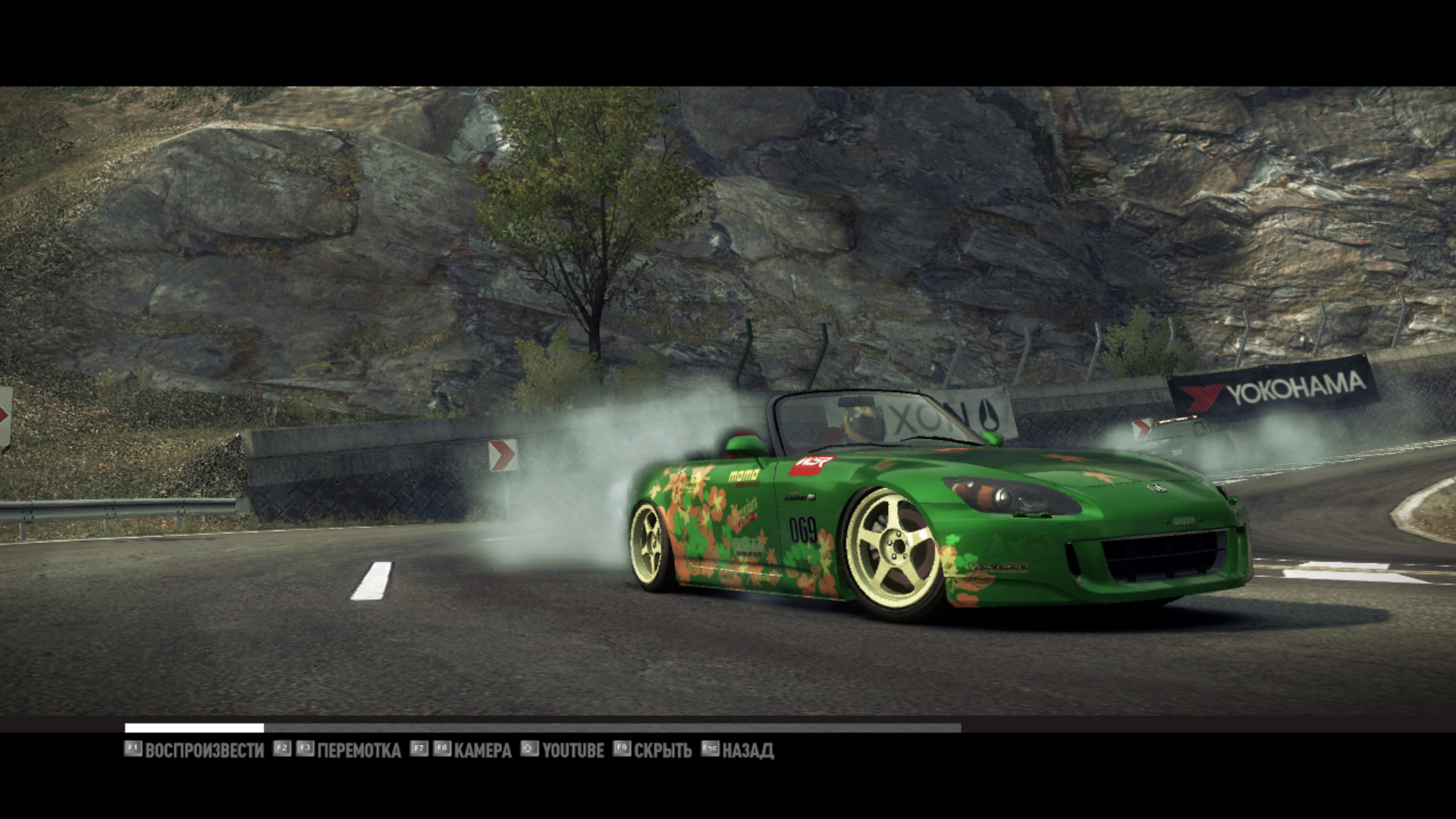
Task: Change the view with КАМЕРА
Action: click(x=482, y=751)
